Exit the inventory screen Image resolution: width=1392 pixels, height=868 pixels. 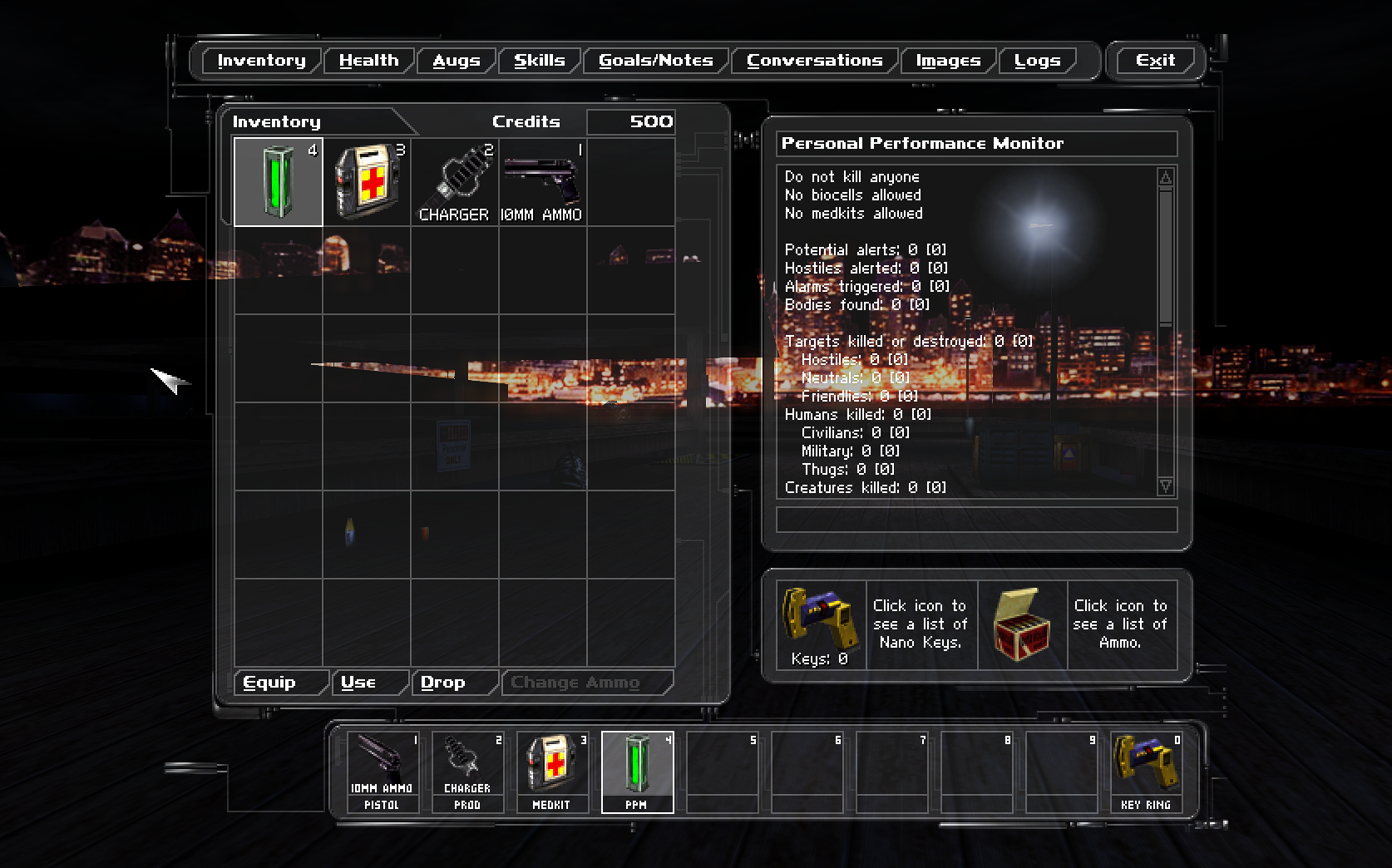[x=1155, y=61]
